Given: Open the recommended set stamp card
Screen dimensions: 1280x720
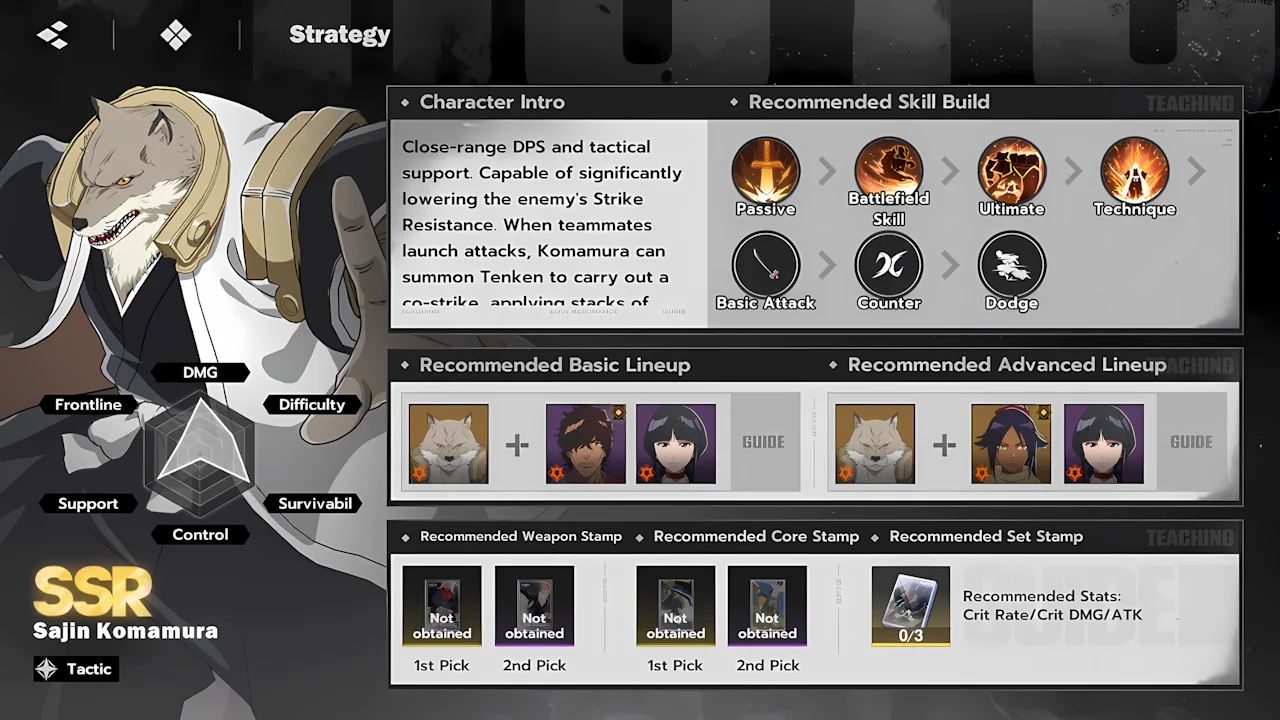Looking at the screenshot, I should (x=910, y=606).
